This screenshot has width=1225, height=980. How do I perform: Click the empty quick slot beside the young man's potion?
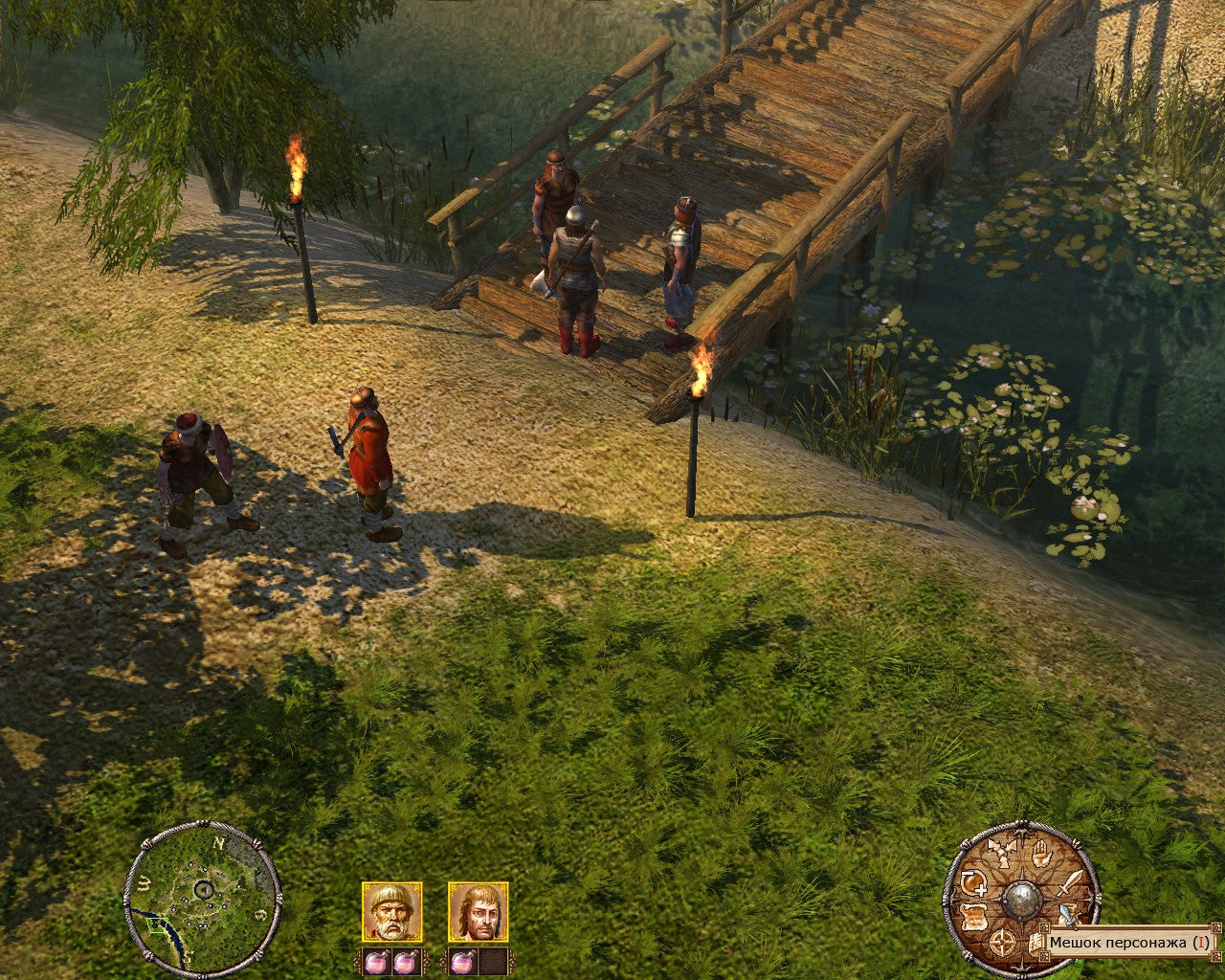pyautogui.click(x=493, y=962)
